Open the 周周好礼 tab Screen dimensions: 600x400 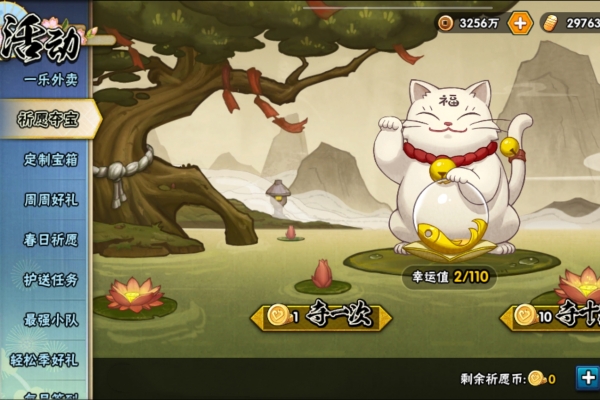(x=50, y=199)
